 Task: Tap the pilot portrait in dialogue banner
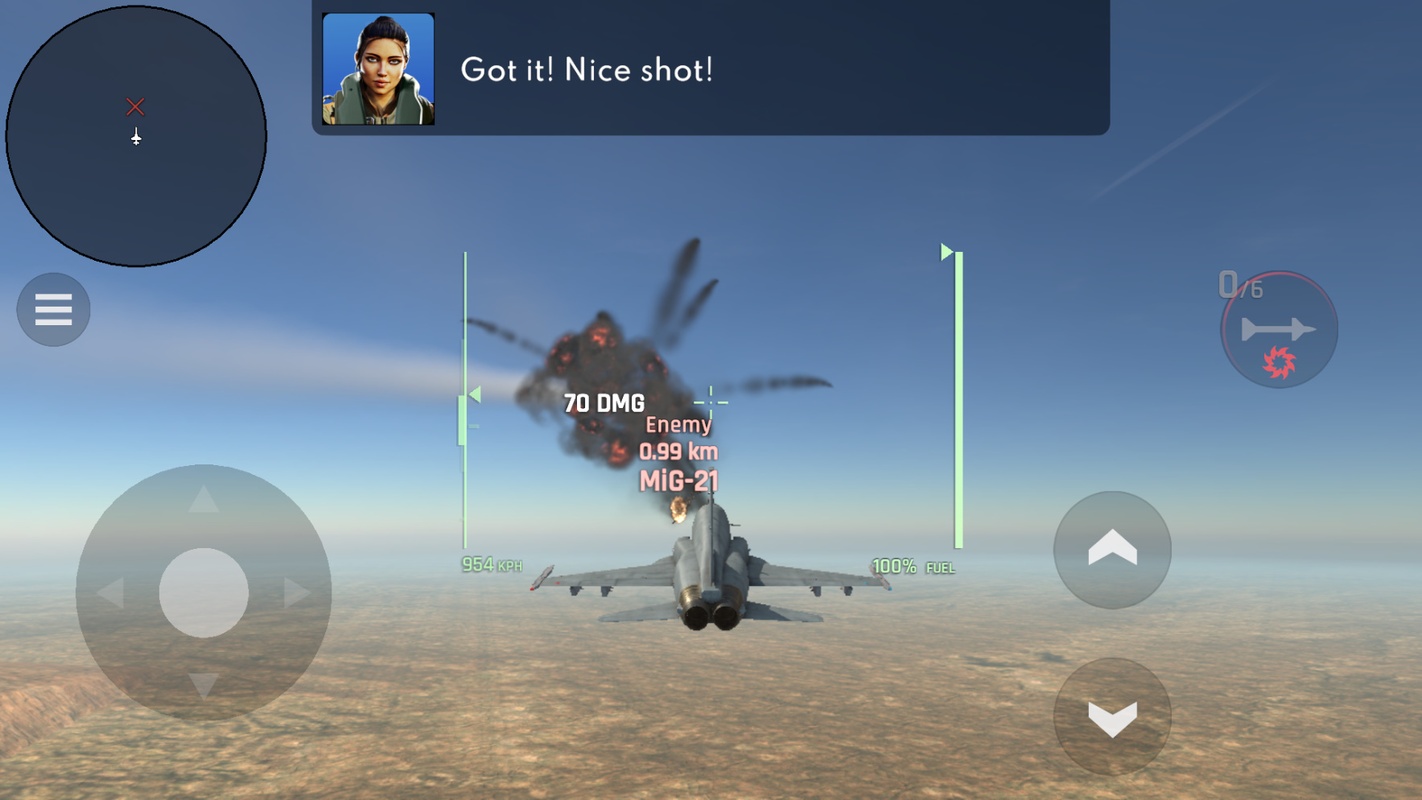tap(378, 69)
